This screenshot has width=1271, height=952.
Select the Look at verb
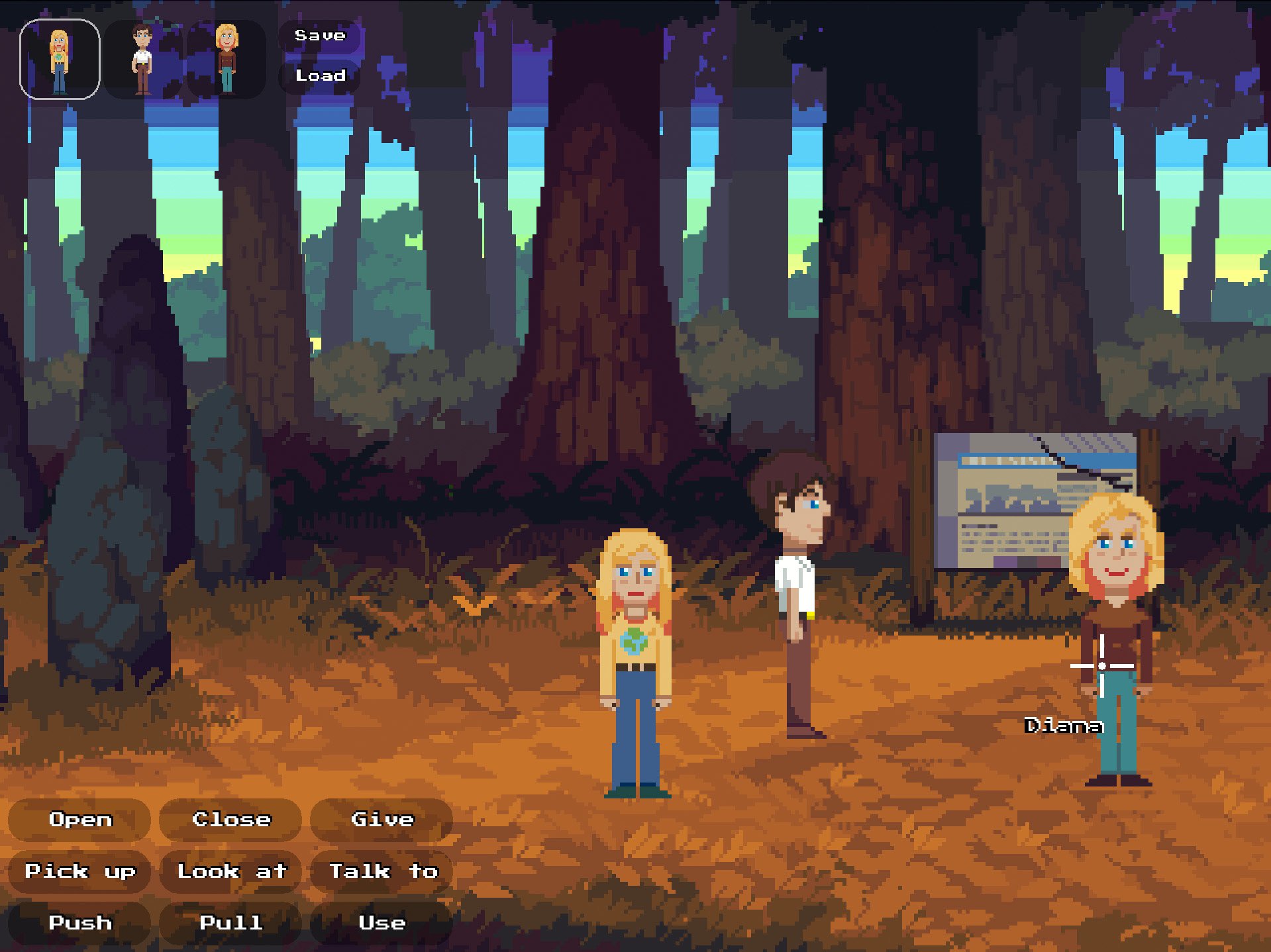coord(231,871)
